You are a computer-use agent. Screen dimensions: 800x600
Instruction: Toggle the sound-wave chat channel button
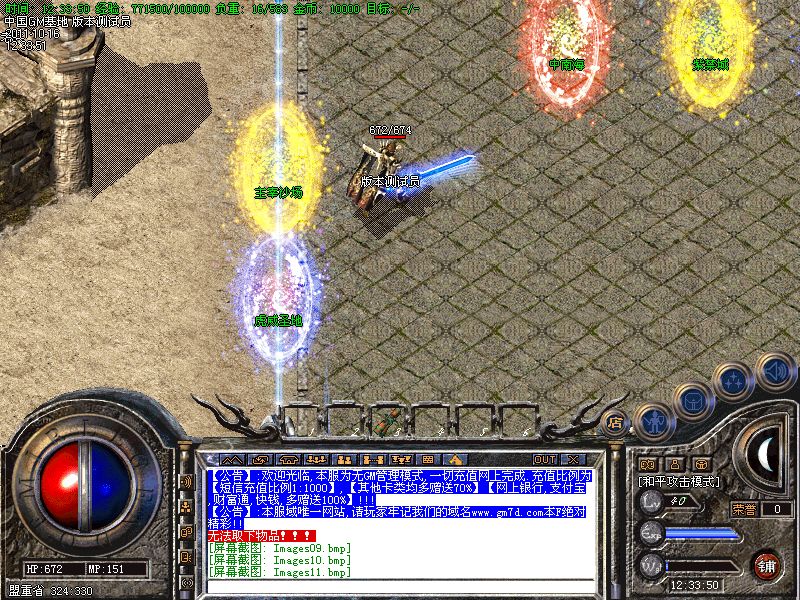coord(186,482)
